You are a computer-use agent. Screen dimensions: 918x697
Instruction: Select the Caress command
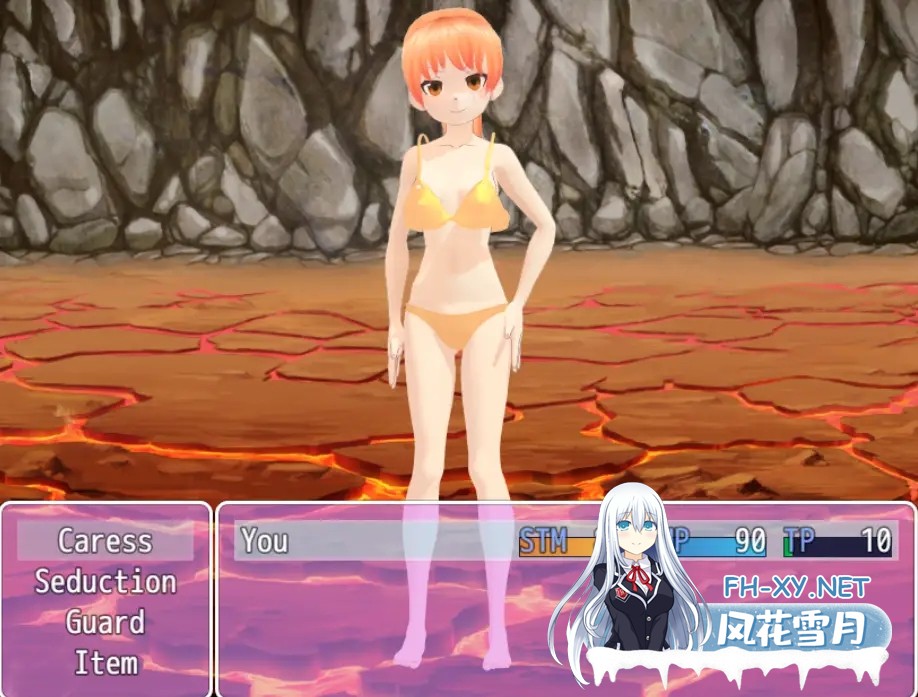[x=105, y=541]
